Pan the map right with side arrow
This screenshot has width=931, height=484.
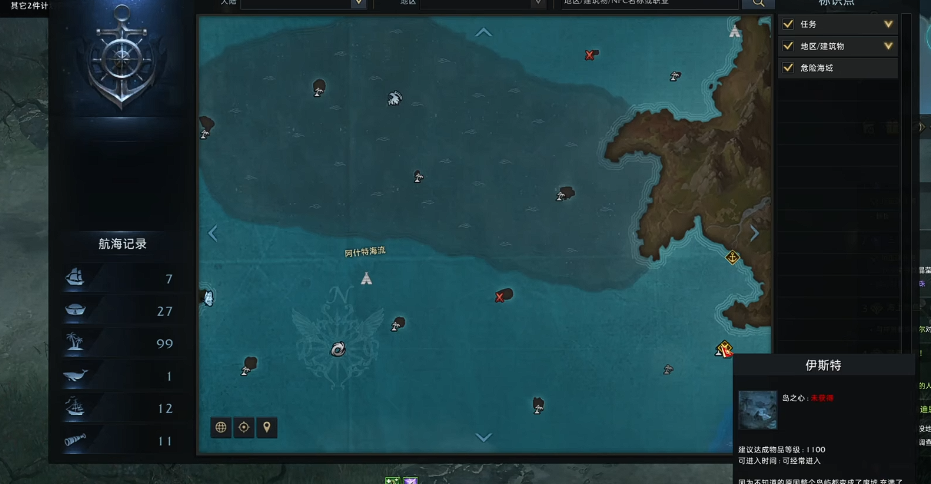point(754,233)
